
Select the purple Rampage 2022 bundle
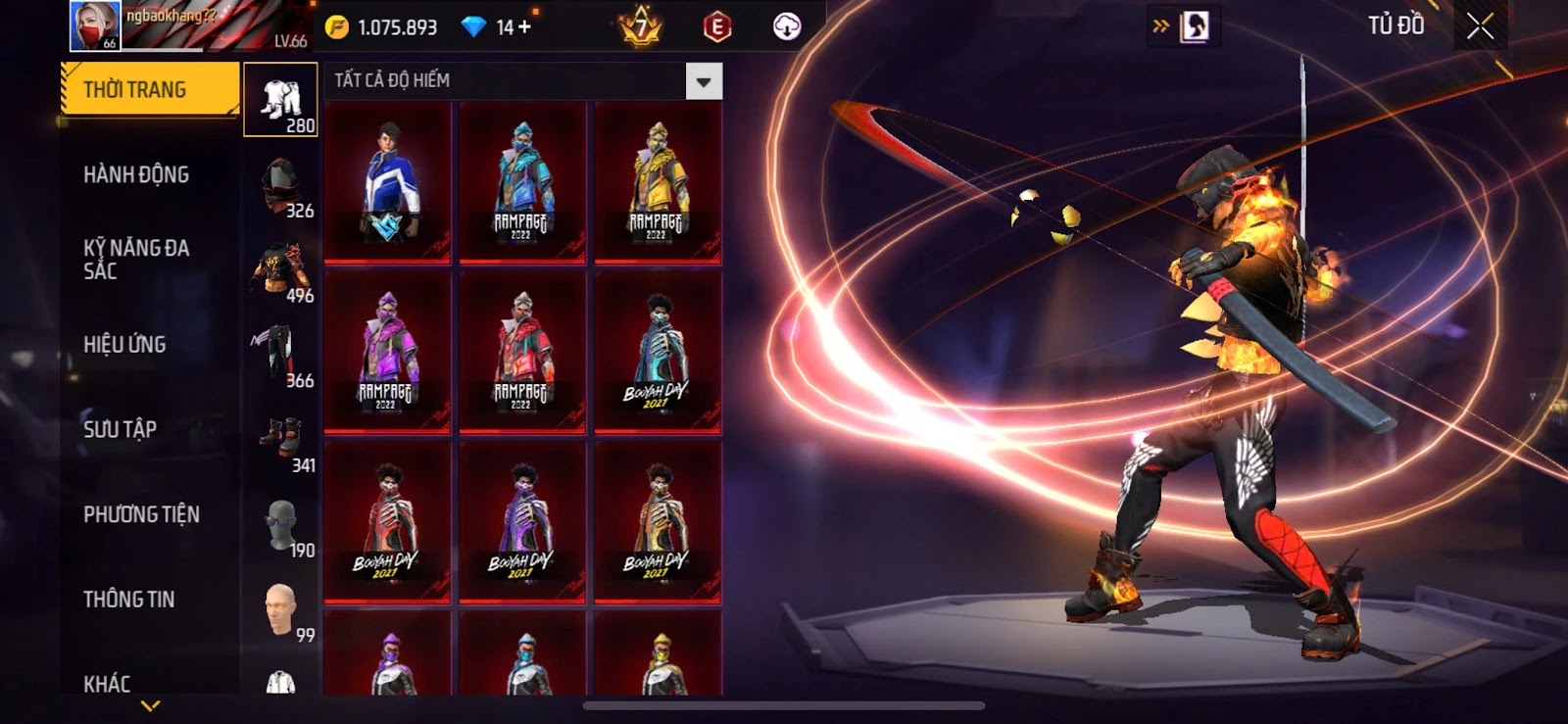388,353
